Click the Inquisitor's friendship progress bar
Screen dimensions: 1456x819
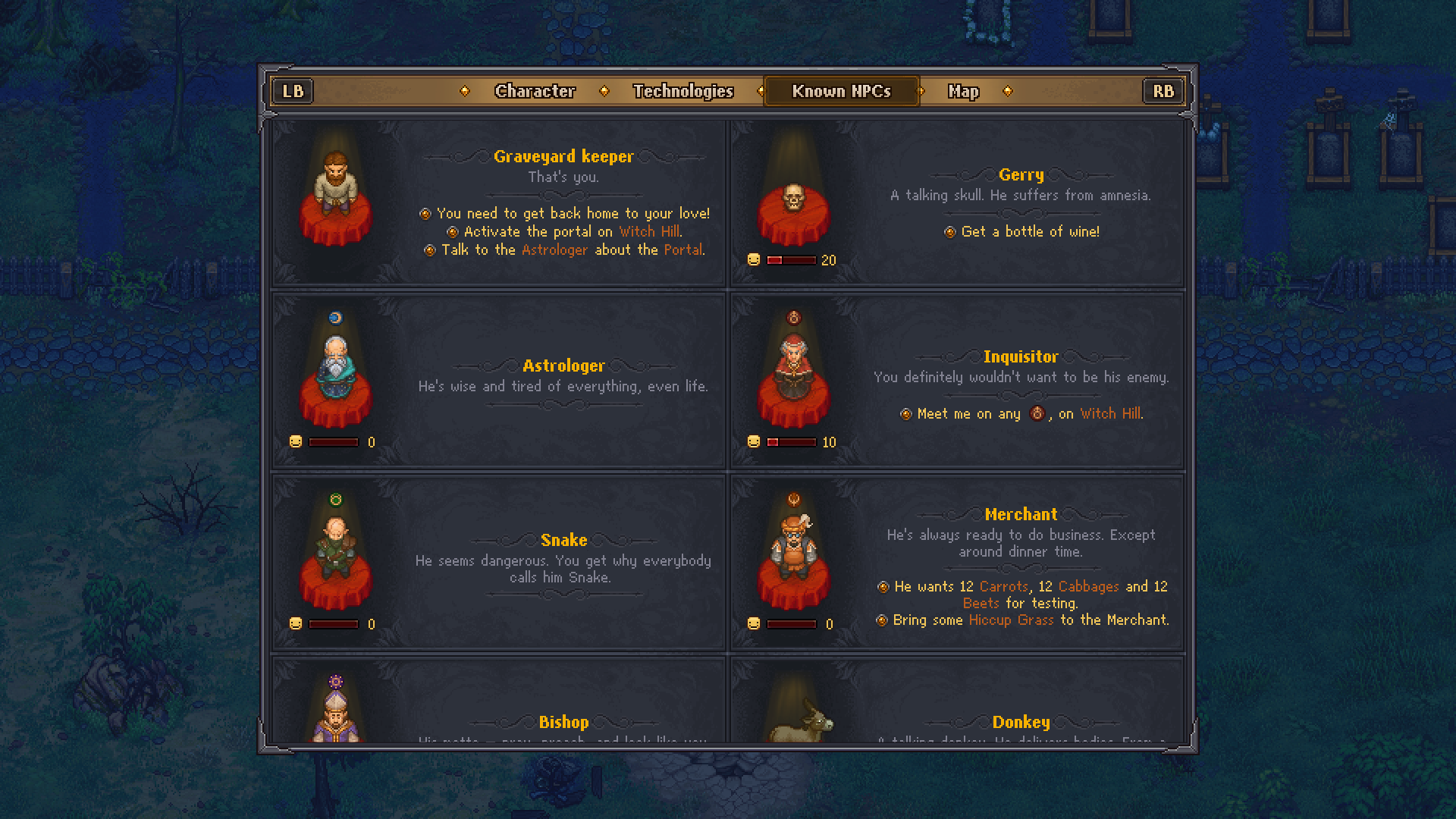point(791,442)
